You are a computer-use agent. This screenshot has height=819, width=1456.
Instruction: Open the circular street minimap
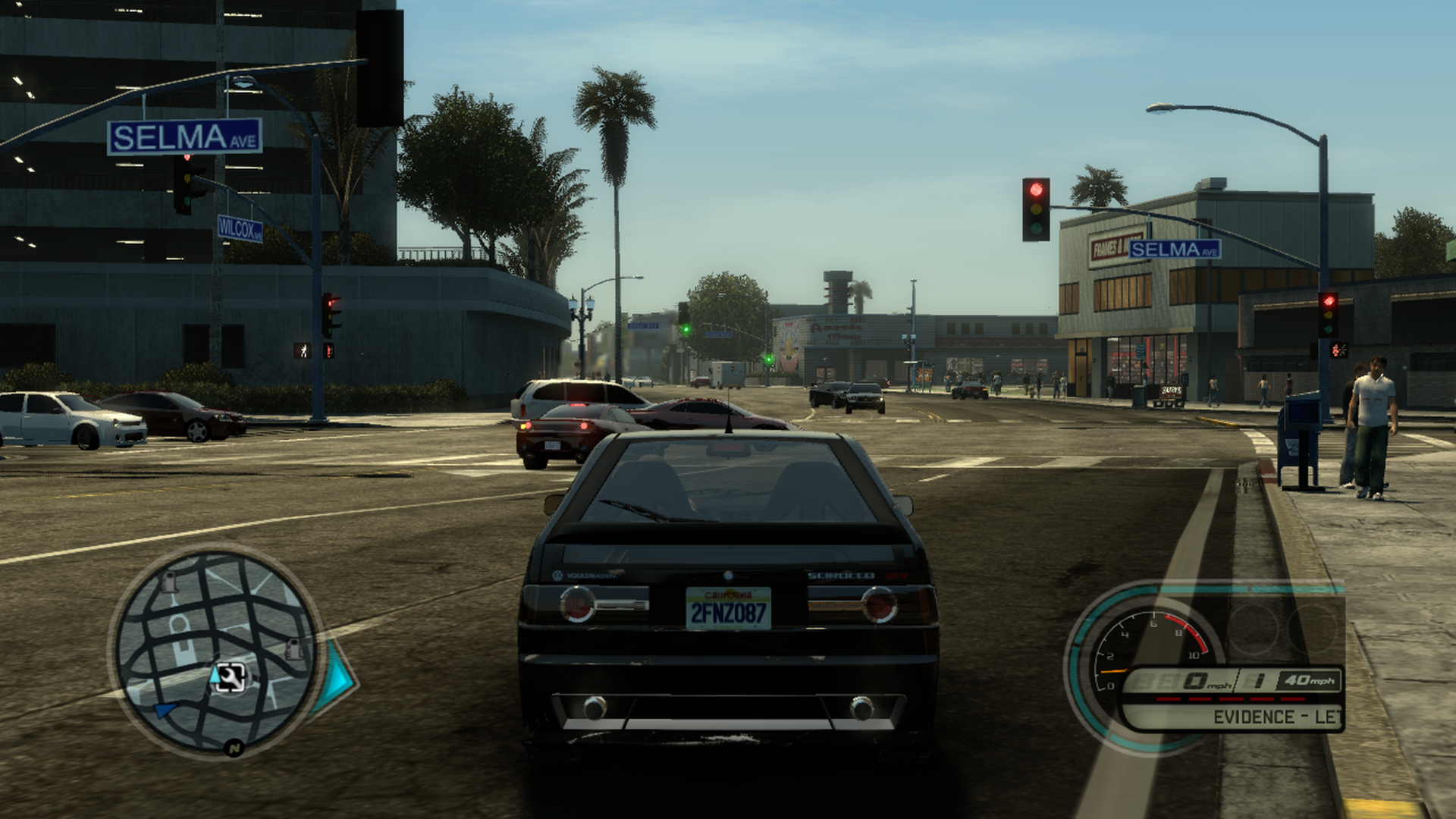click(x=215, y=651)
